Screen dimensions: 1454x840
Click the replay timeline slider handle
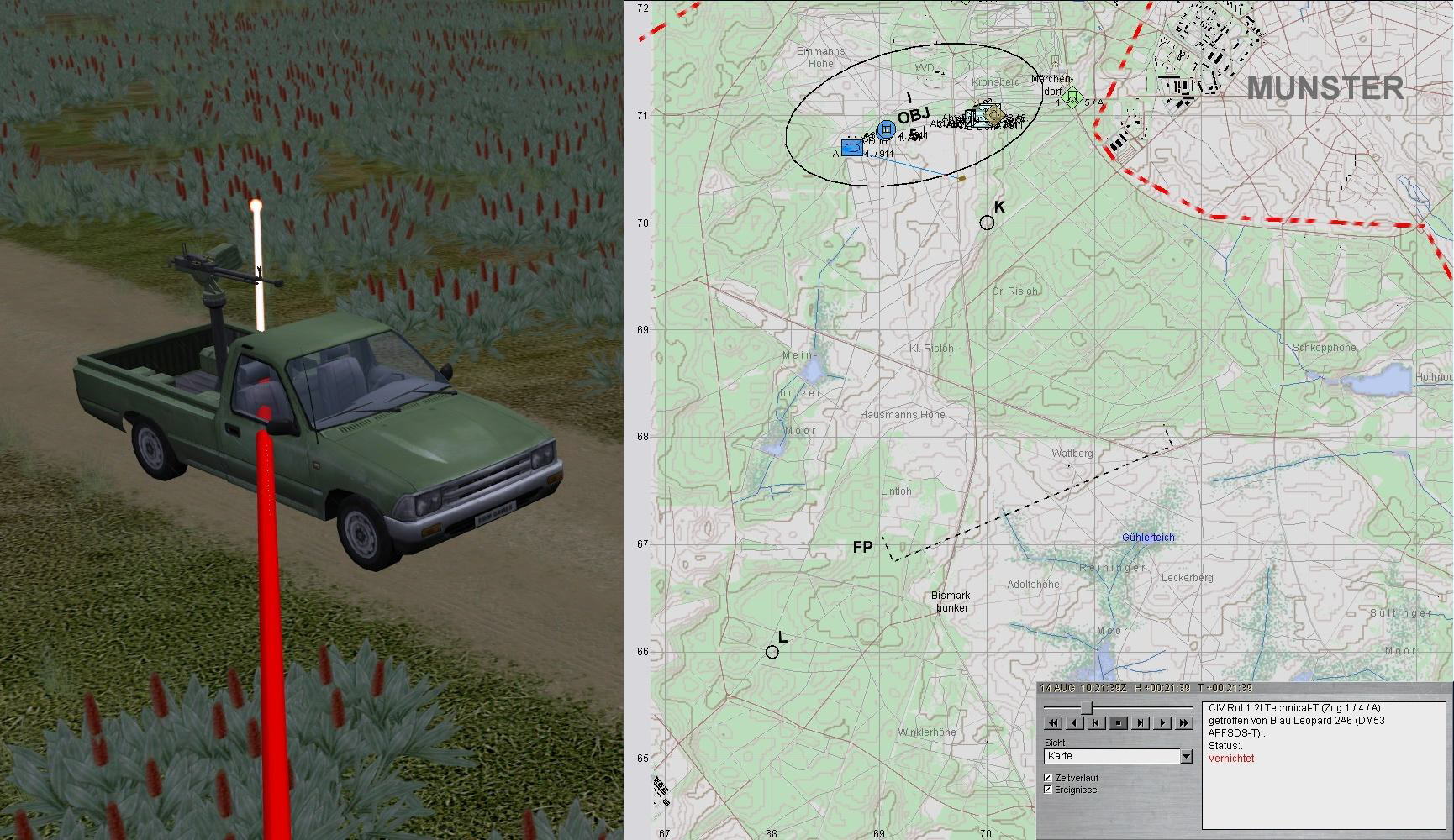[x=1086, y=707]
